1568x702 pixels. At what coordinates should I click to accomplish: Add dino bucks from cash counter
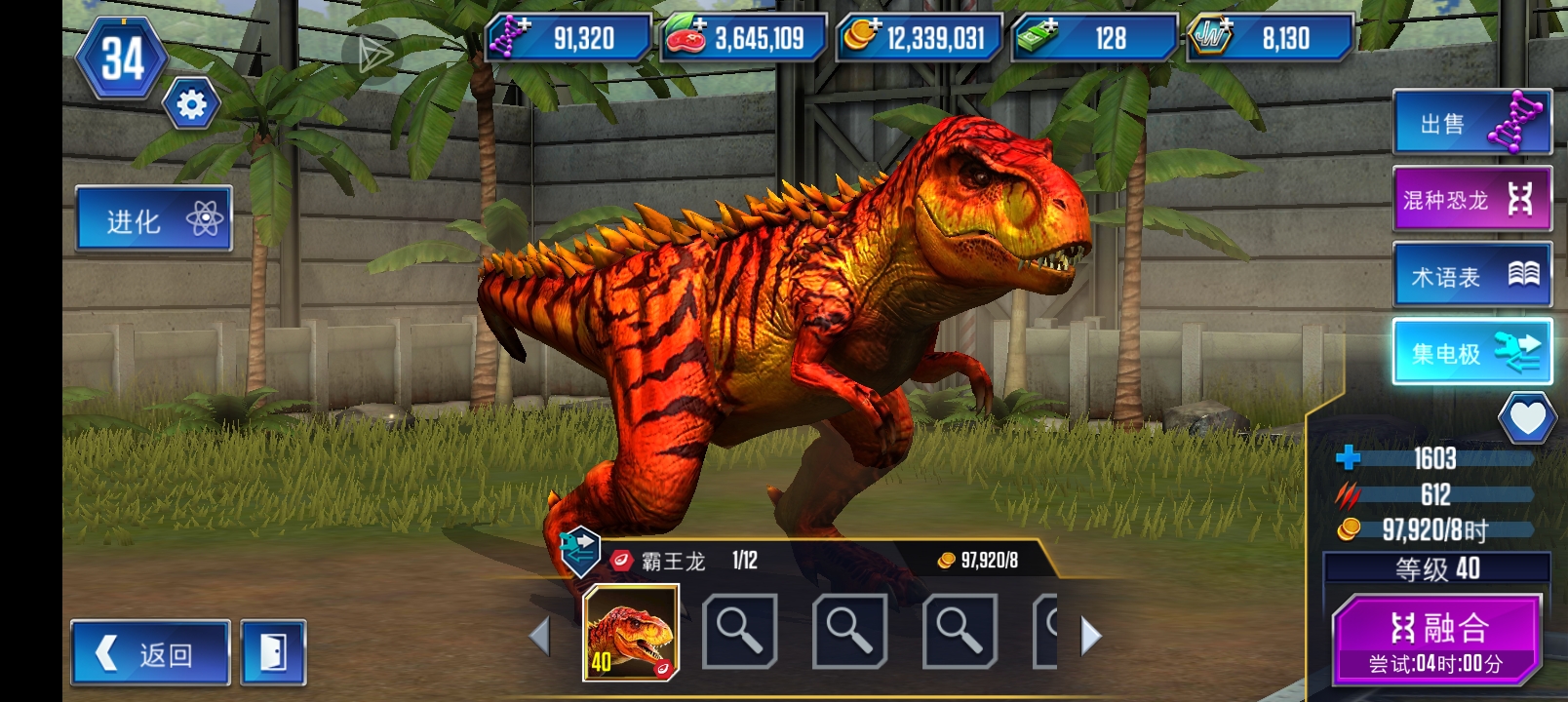1093,38
